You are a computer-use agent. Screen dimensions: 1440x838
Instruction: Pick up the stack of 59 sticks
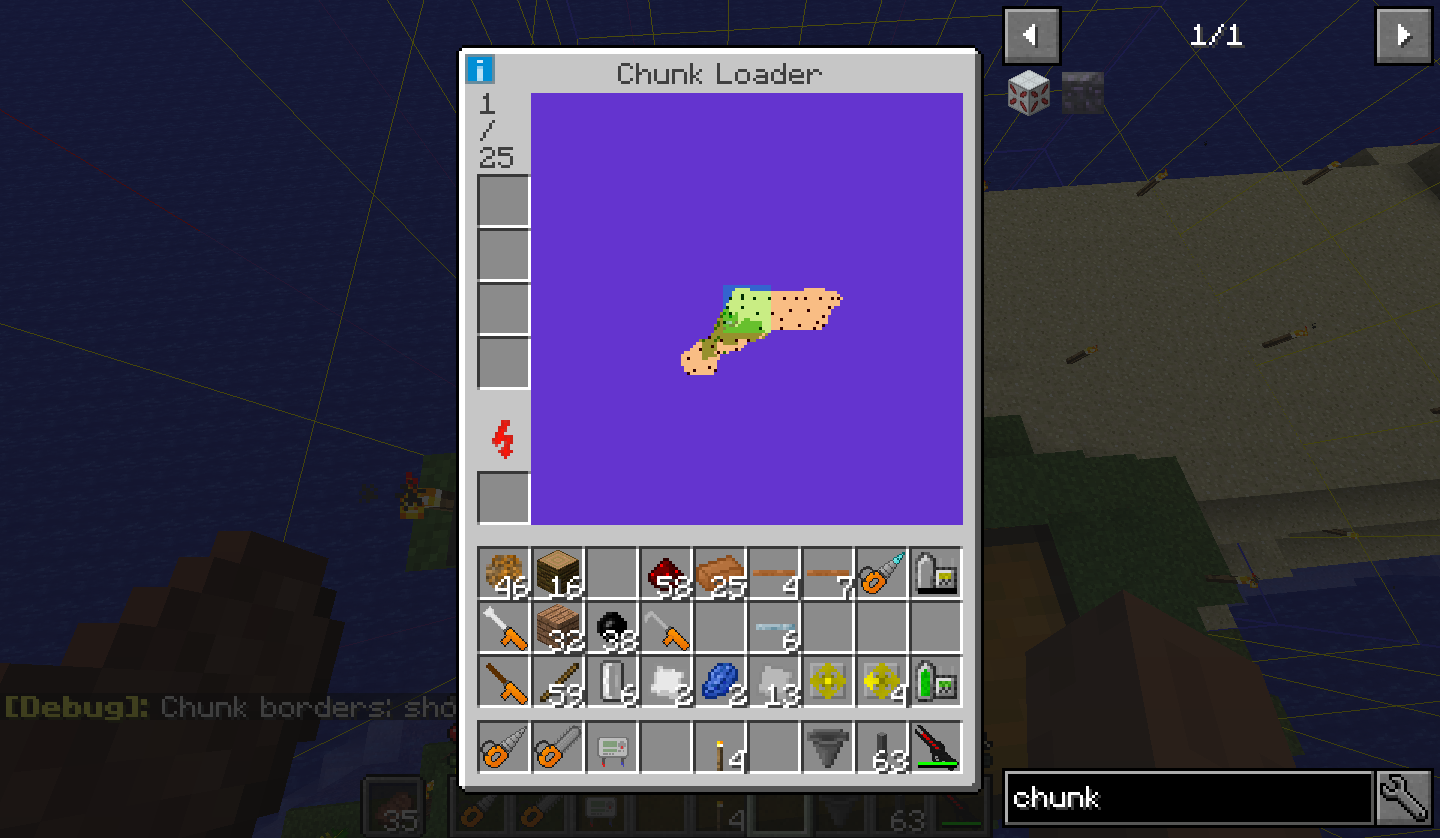[558, 681]
